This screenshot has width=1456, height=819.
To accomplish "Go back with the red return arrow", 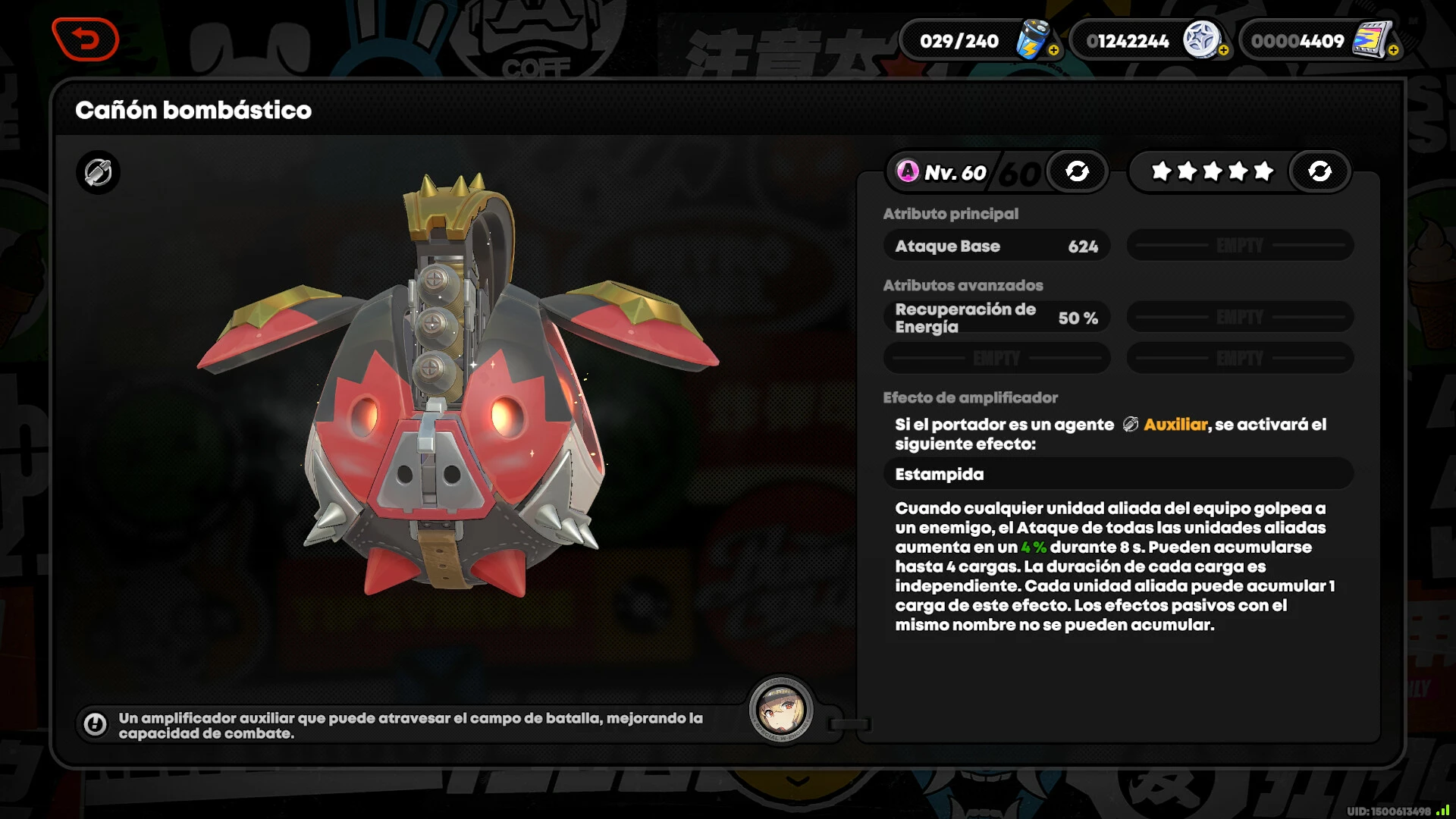I will coord(86,39).
